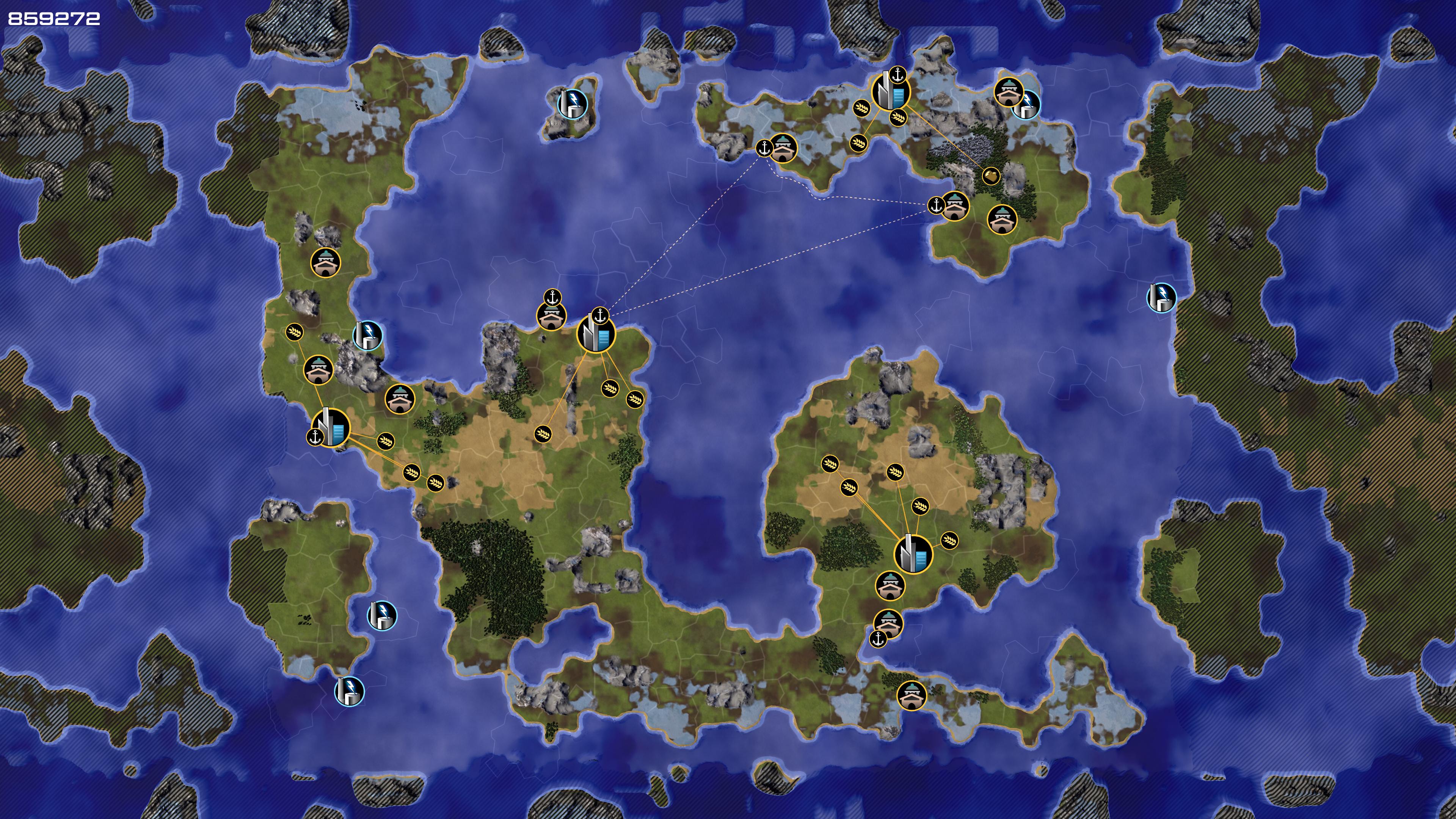
Task: Click the wheat marker linked to a domed building
Action: [x=295, y=332]
